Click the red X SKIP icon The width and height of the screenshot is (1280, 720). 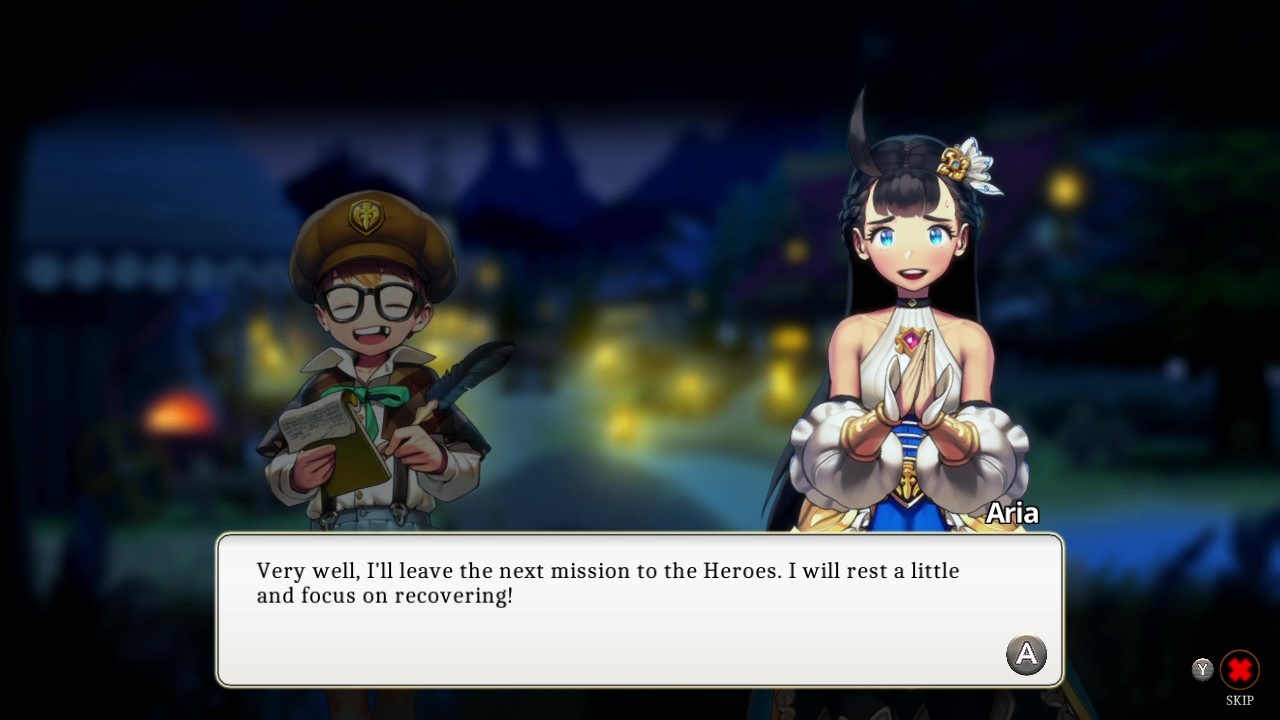1239,671
